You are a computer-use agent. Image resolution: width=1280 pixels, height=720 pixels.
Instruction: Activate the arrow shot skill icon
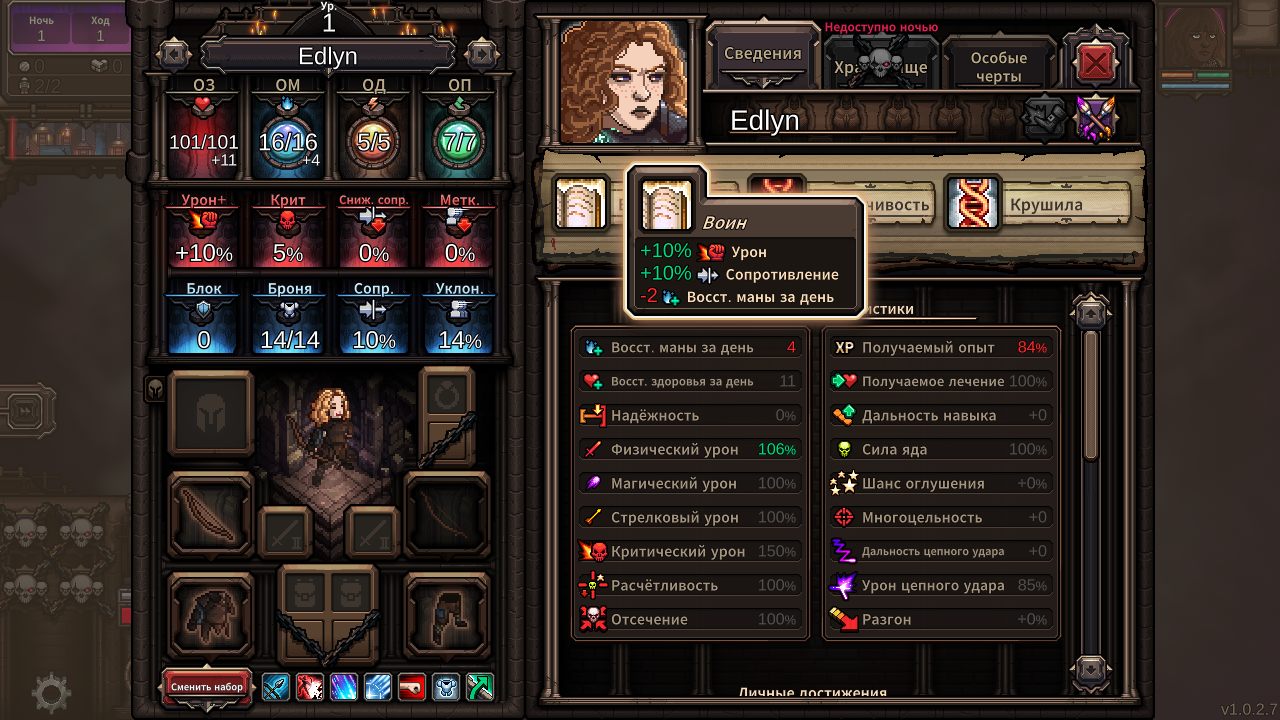tap(276, 687)
